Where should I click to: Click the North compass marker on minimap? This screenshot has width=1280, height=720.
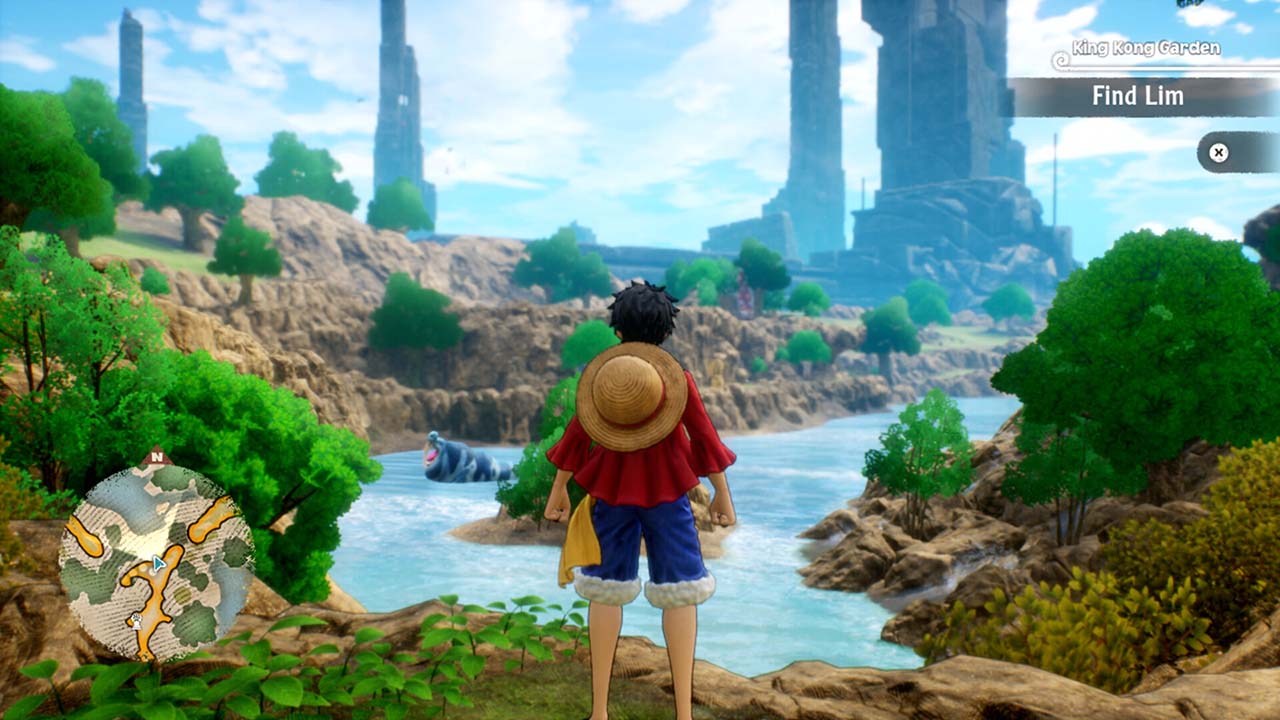(x=155, y=458)
